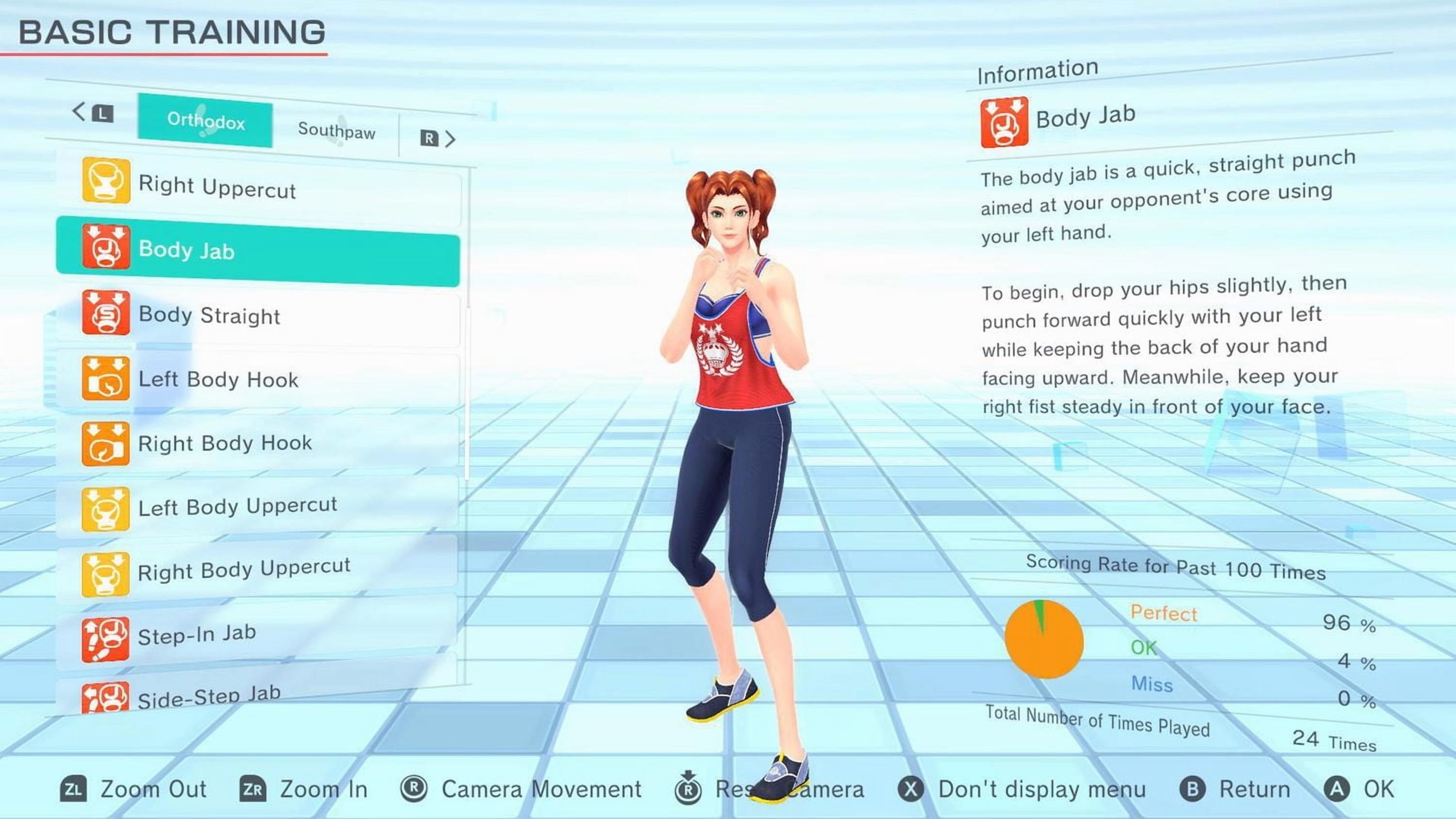Click the Body Jab punch icon
The width and height of the screenshot is (1456, 819).
coord(107,247)
